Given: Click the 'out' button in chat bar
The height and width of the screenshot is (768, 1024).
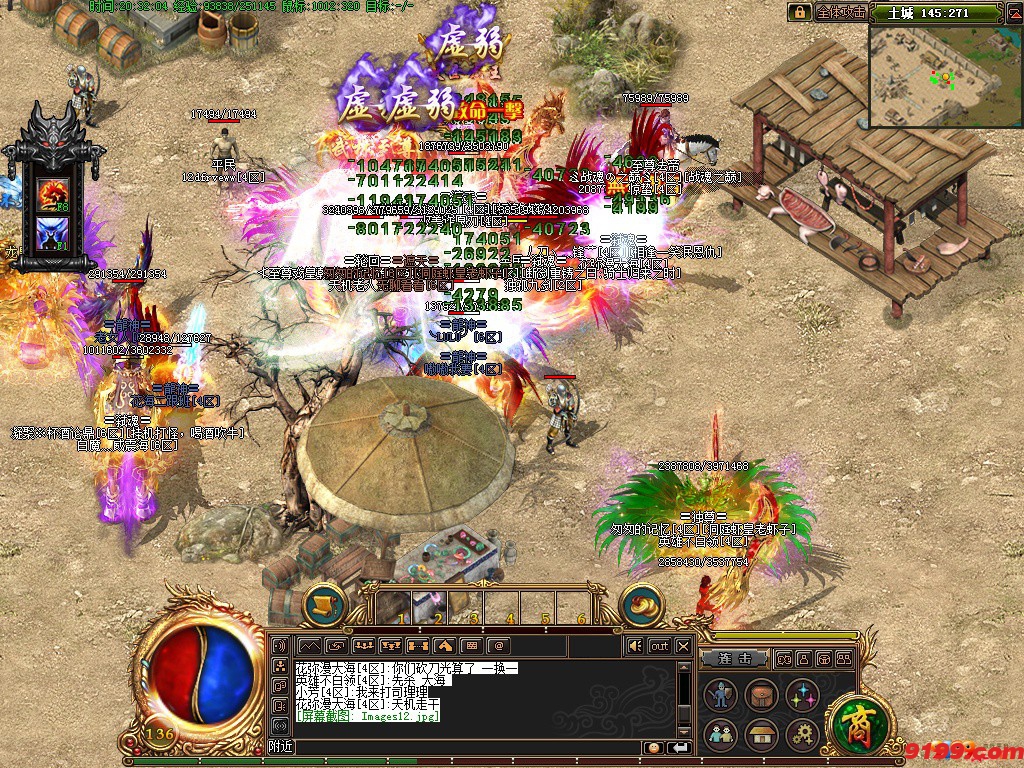Looking at the screenshot, I should [x=659, y=646].
